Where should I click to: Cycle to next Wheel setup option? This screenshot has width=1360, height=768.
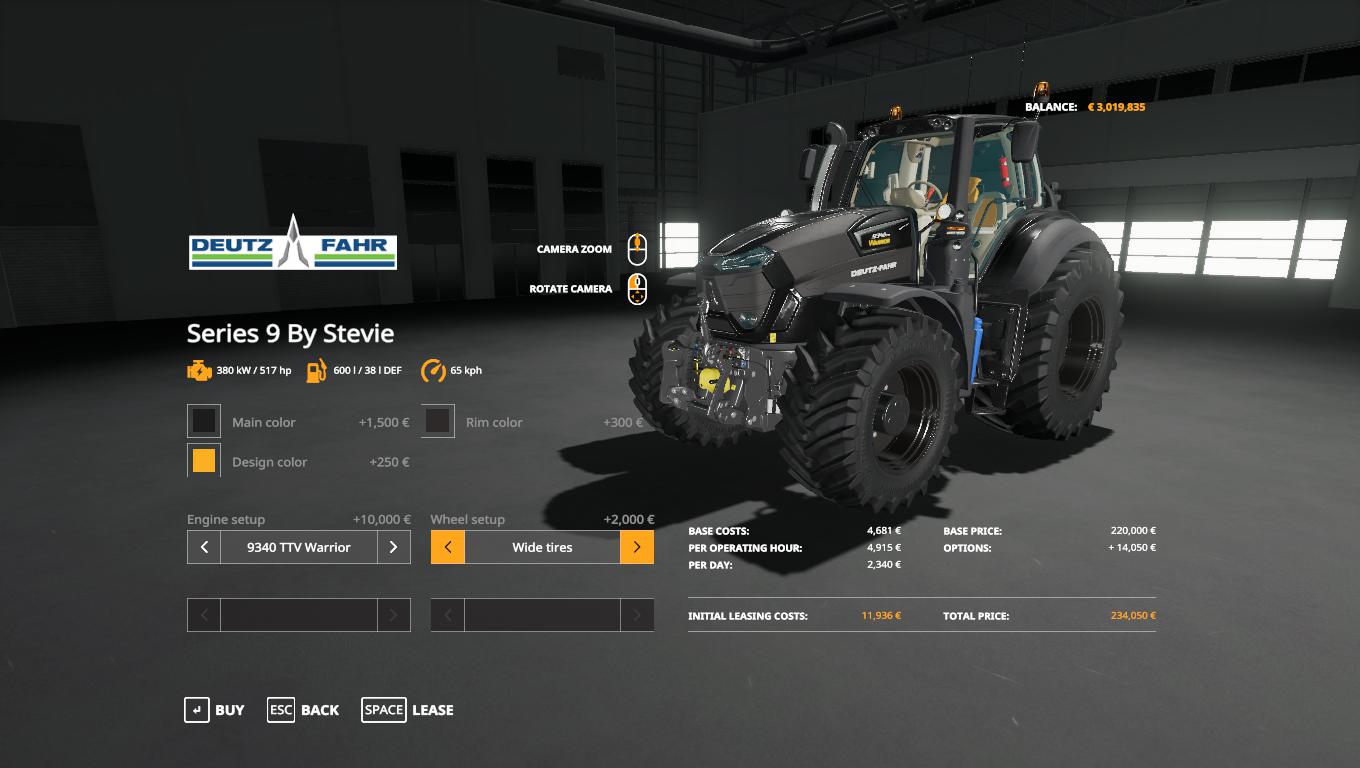637,547
